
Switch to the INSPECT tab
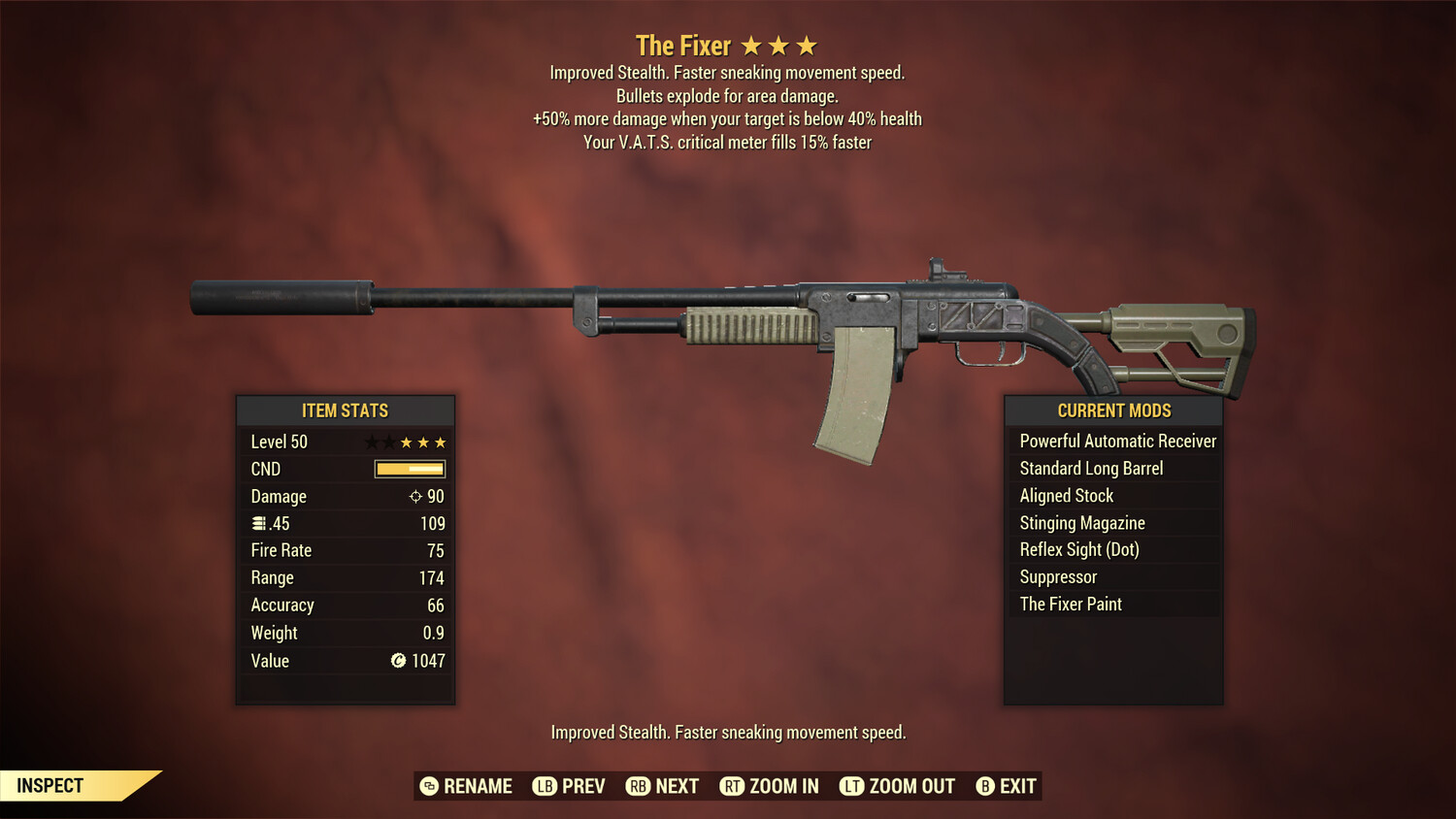[50, 785]
